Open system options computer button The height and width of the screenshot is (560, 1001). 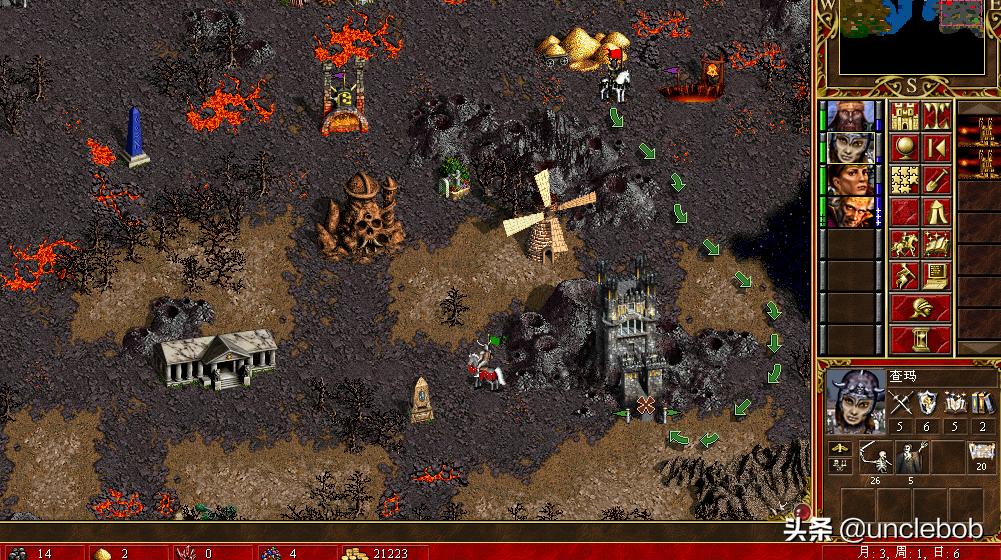coord(937,276)
